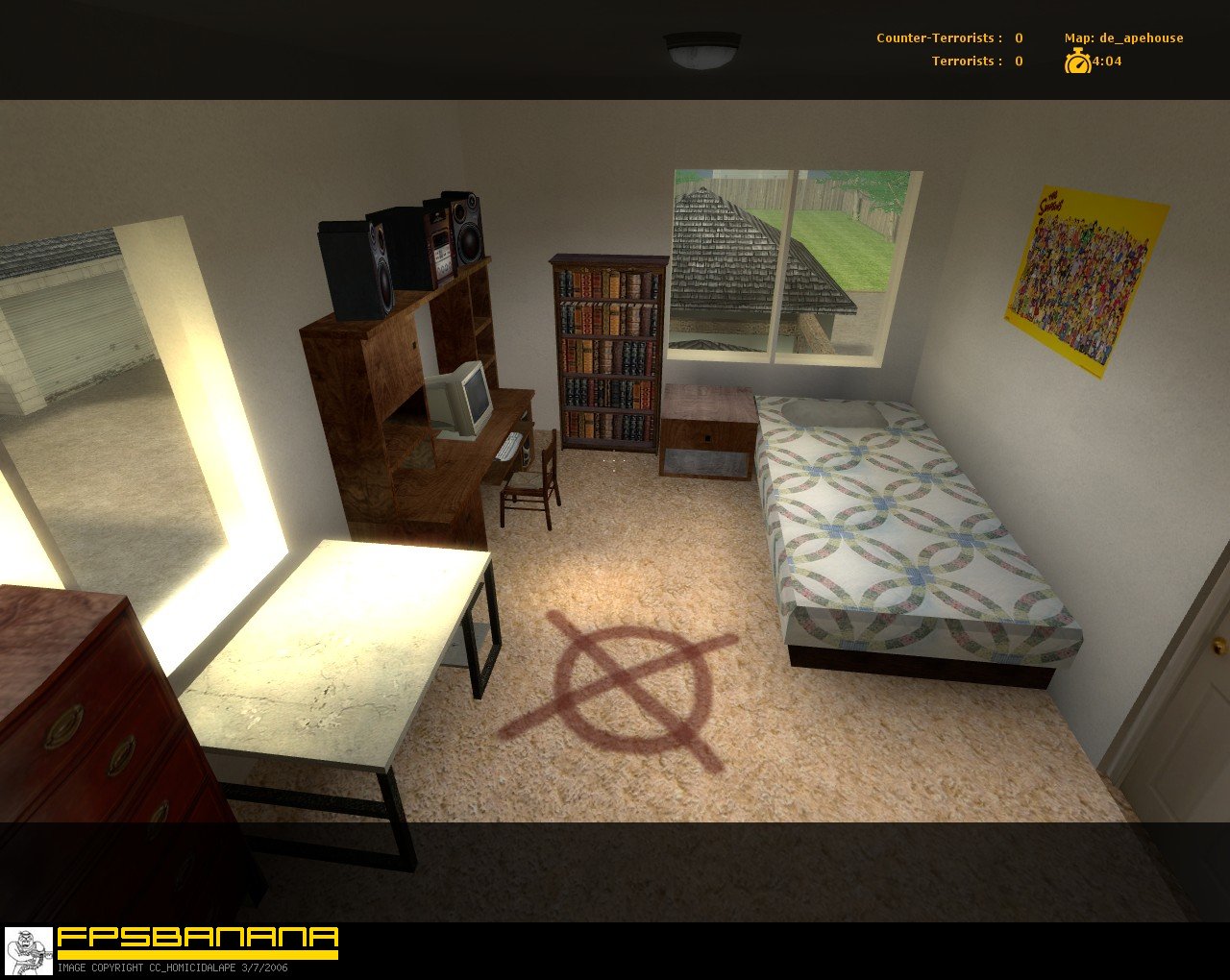
Task: Open the keyboard tray under the desk
Action: pyautogui.click(x=507, y=444)
